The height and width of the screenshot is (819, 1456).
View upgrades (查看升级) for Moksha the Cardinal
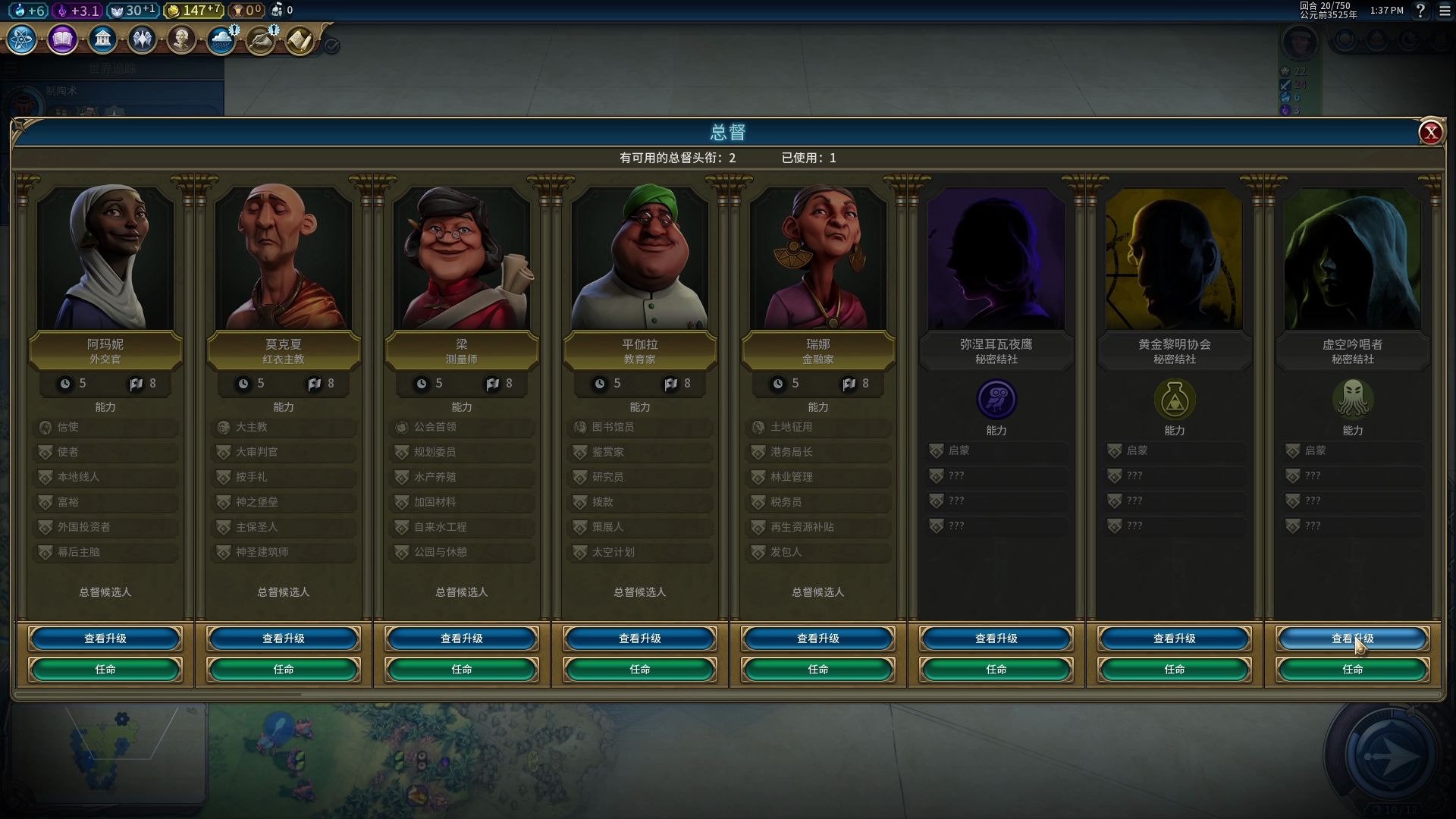pos(284,639)
